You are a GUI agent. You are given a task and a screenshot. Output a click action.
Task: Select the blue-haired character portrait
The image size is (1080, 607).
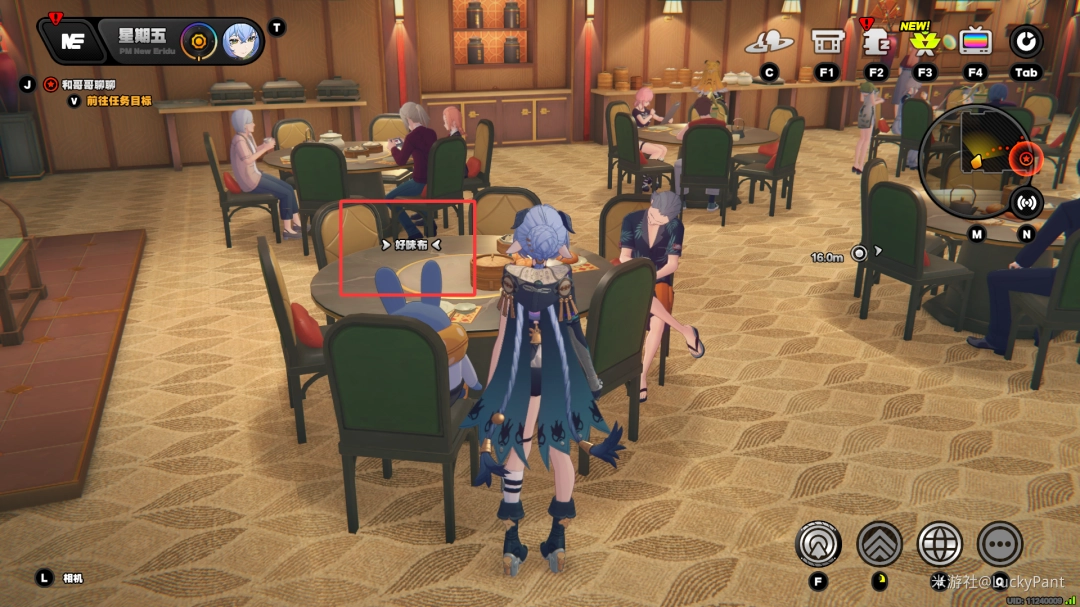point(241,42)
